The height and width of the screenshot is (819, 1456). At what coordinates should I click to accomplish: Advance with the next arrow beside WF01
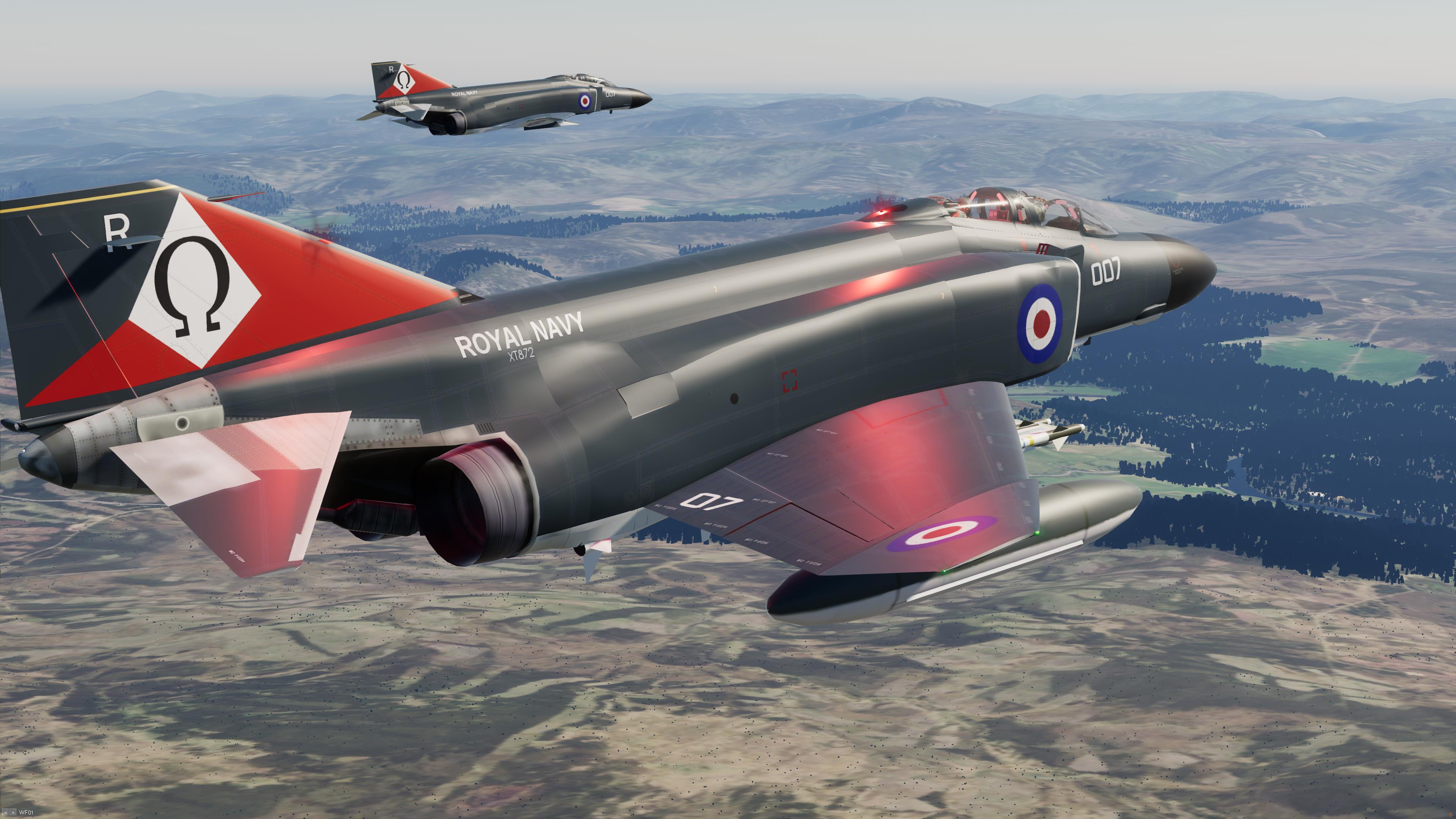pyautogui.click(x=13, y=813)
